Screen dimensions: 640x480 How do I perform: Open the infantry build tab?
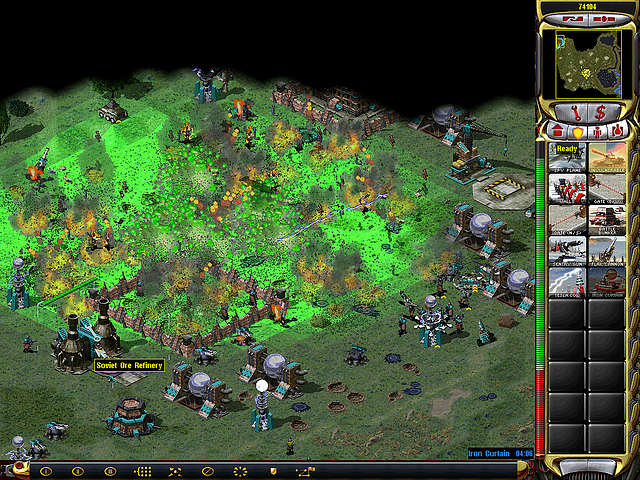[599, 131]
